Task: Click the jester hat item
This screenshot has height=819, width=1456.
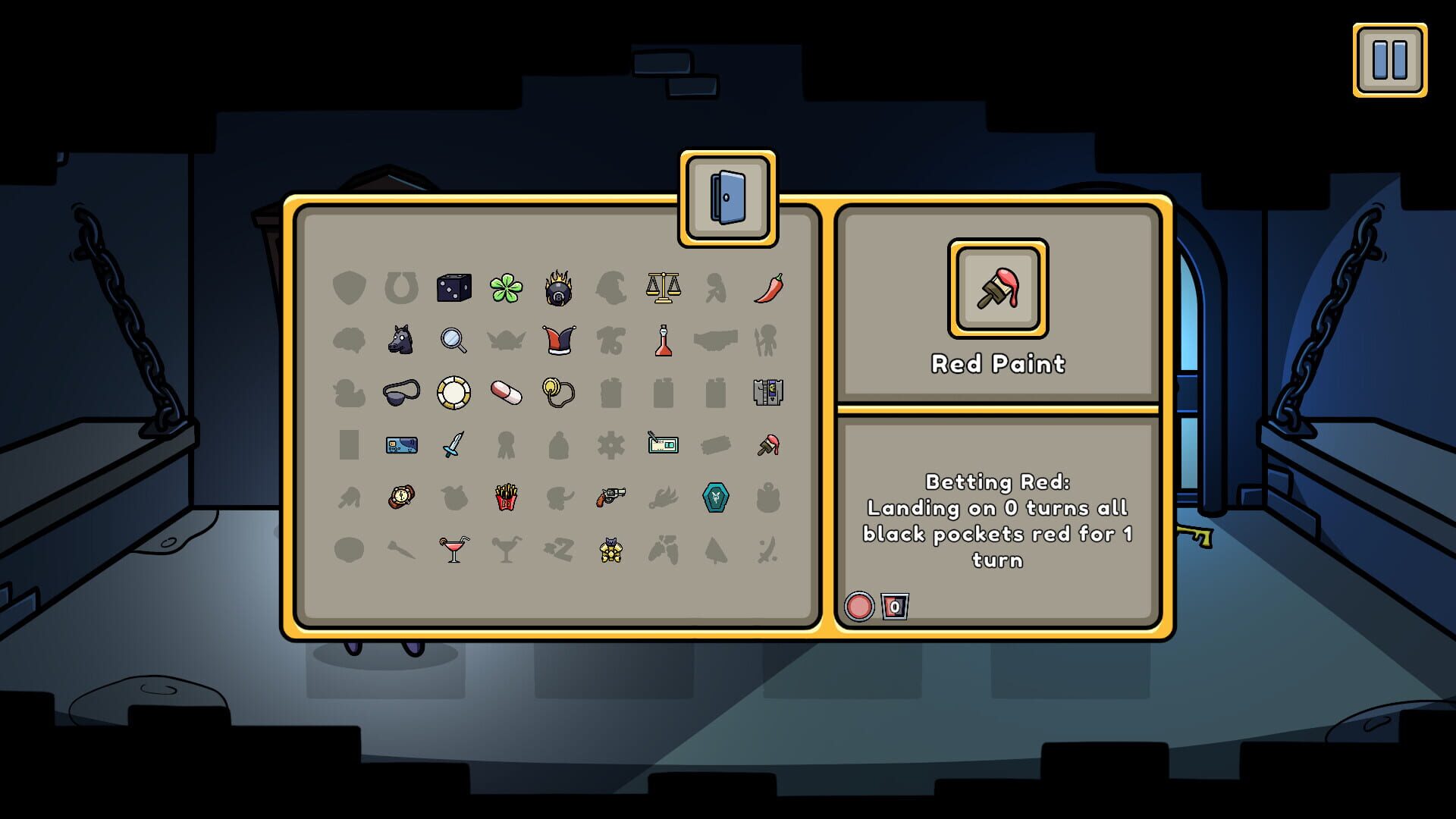Action: pyautogui.click(x=559, y=340)
